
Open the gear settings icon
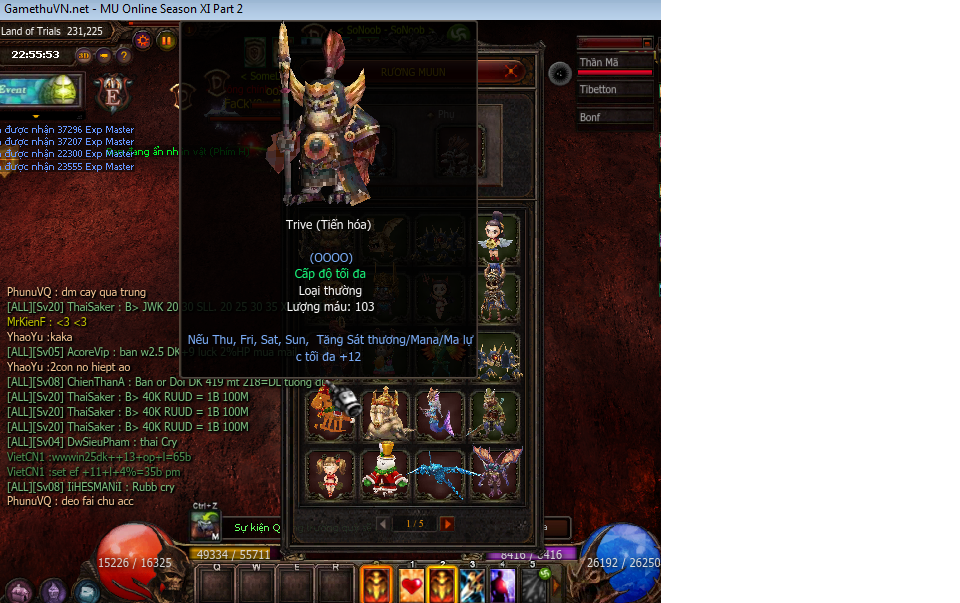[142, 40]
